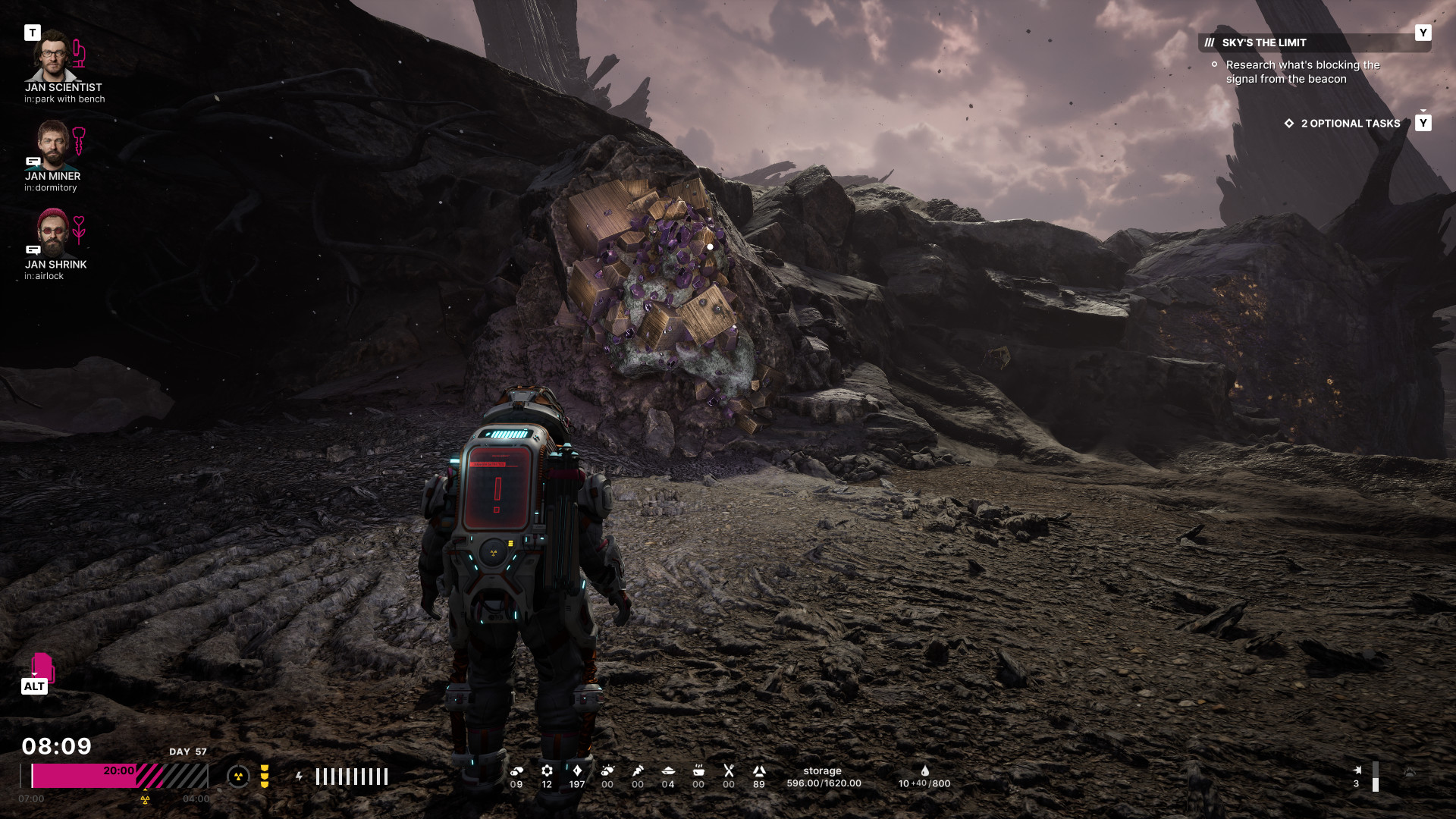The width and height of the screenshot is (1456, 819).
Task: Select Jan Scientist's portrait
Action: pos(52,56)
